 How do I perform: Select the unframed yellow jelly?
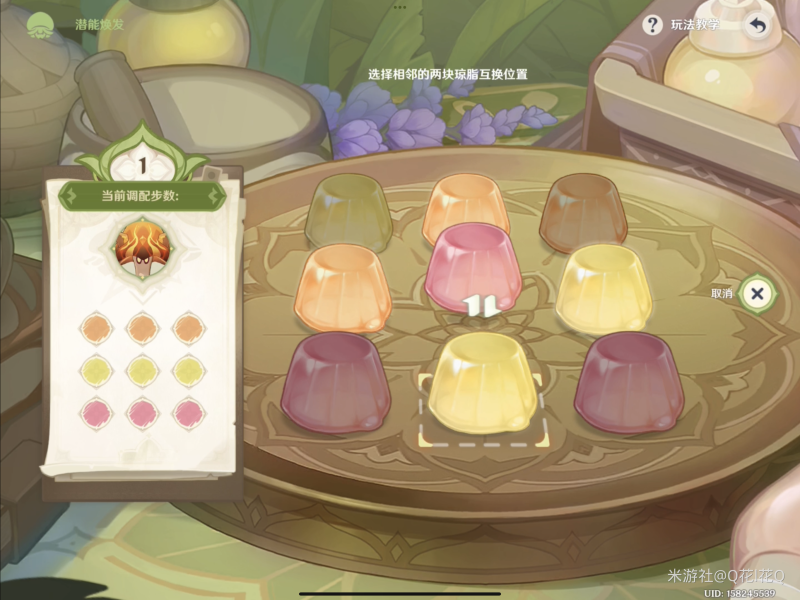click(x=603, y=287)
